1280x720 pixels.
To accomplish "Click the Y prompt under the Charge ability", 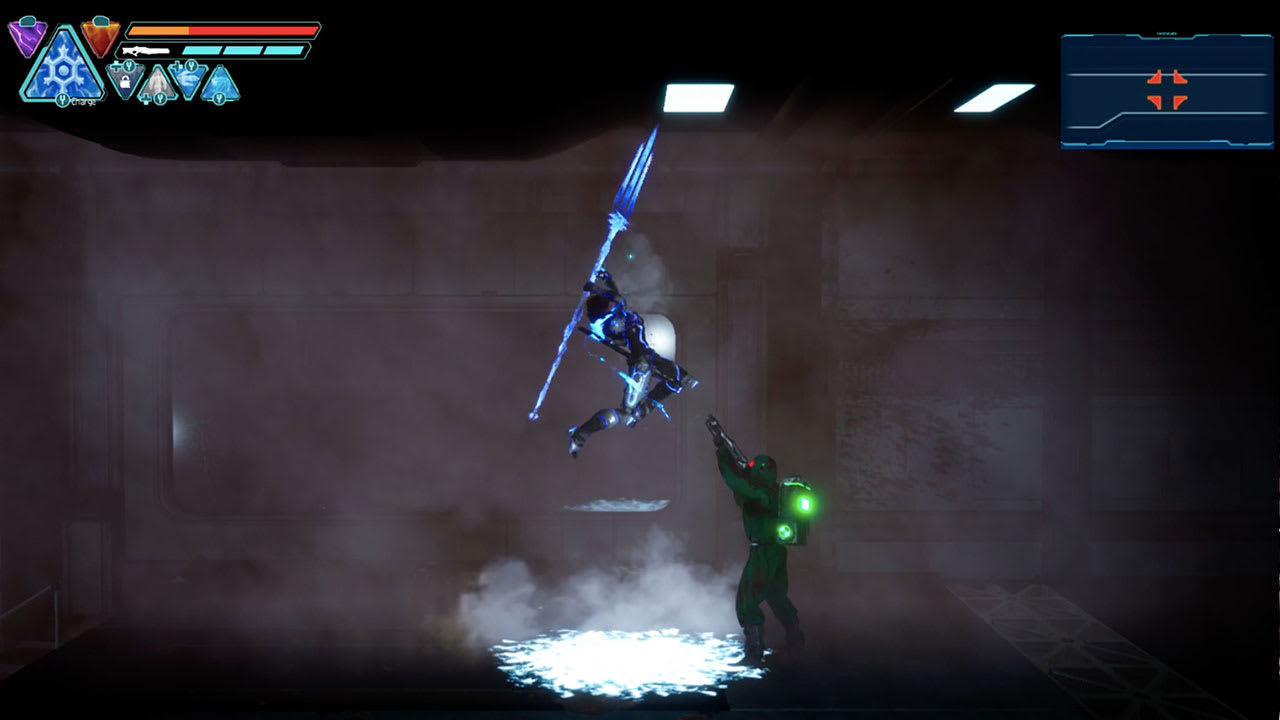I will [x=62, y=99].
